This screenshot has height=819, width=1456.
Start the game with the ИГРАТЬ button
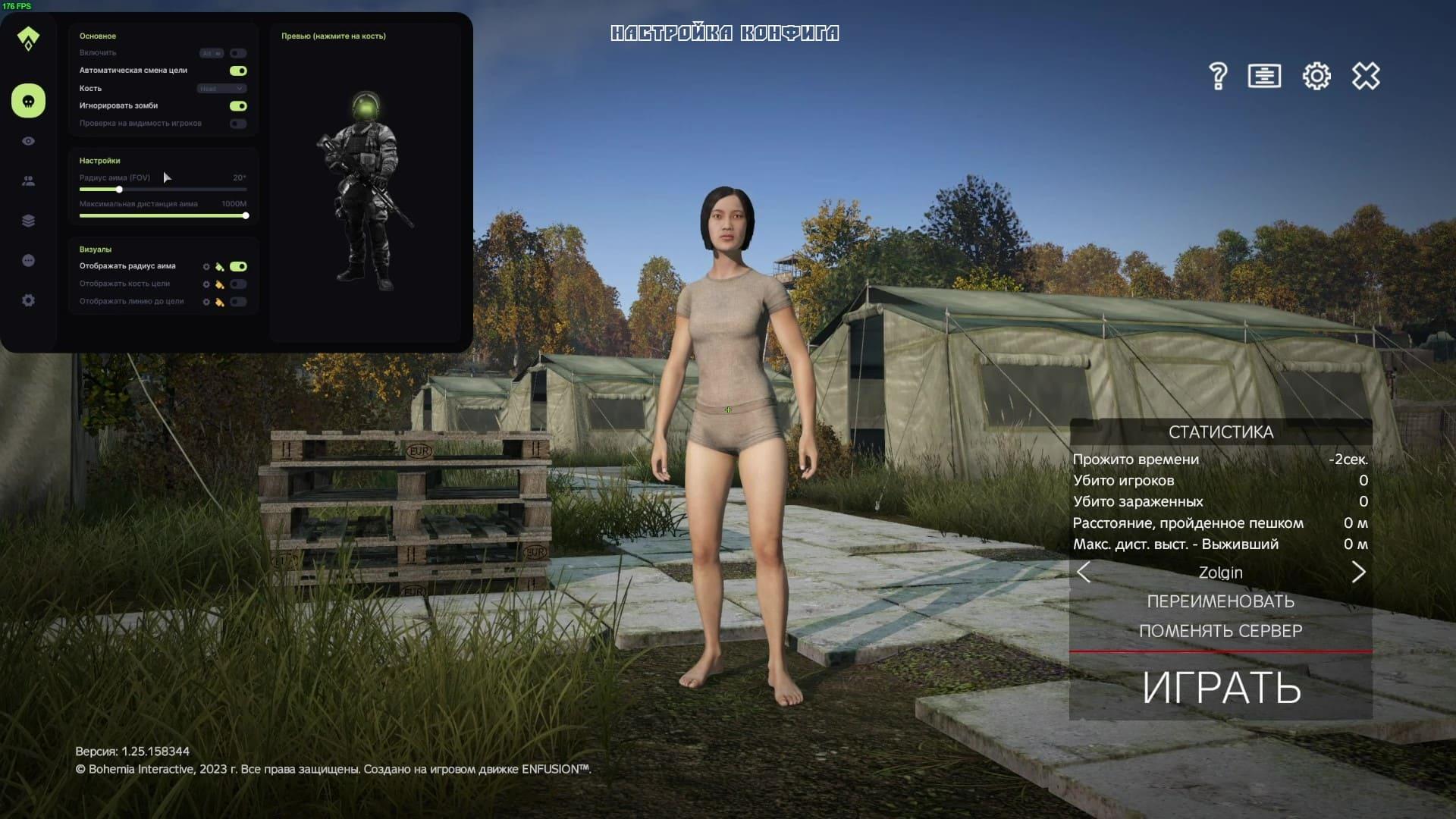1221,687
